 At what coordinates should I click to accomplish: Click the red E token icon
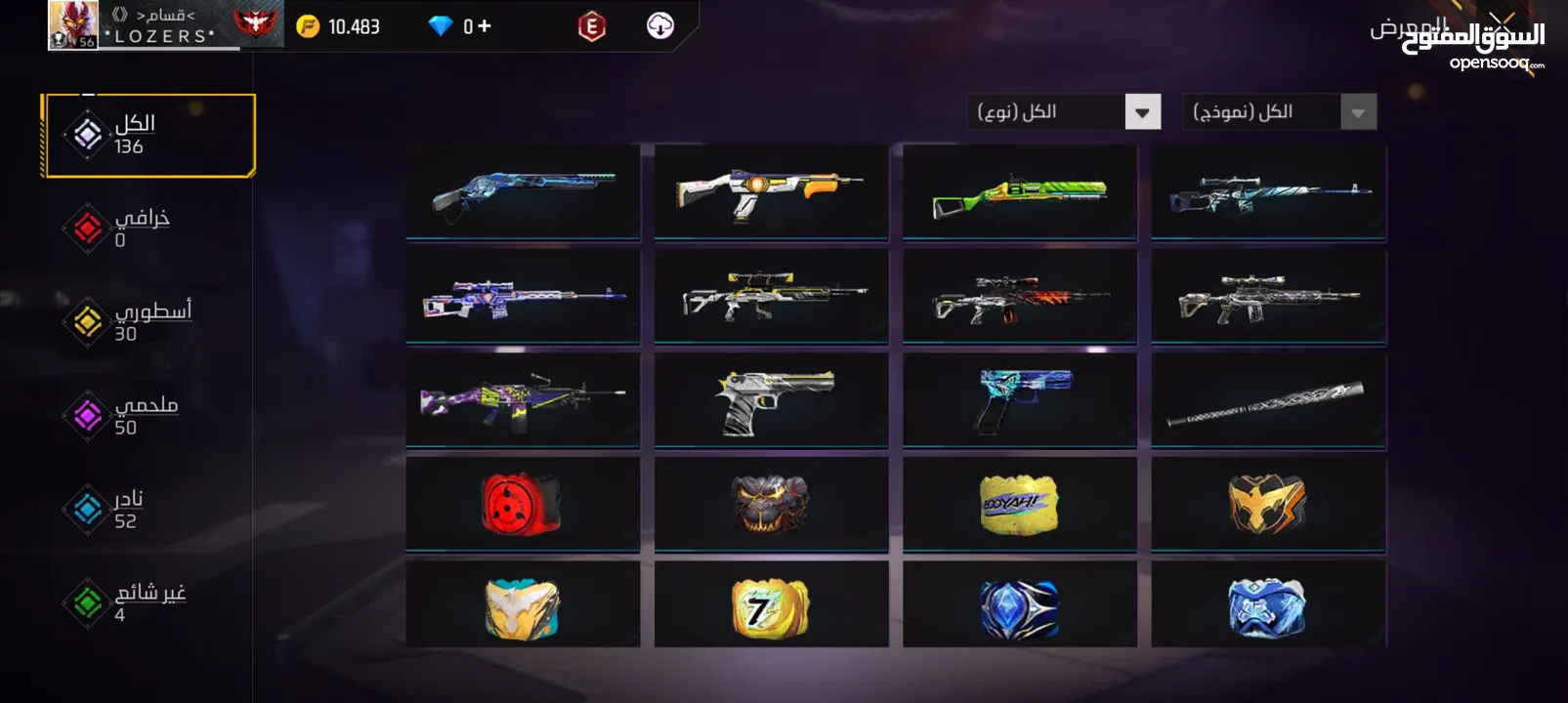click(591, 26)
